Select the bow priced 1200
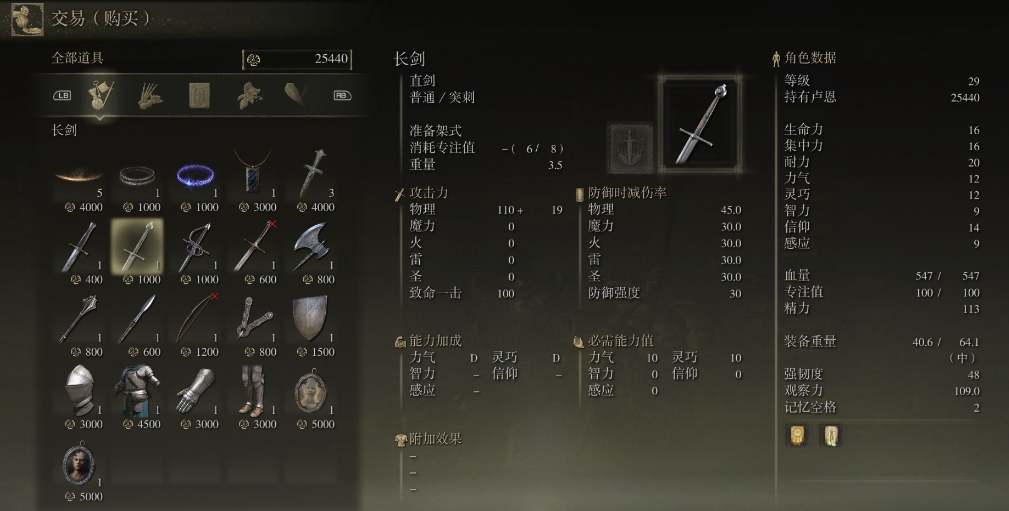 point(196,319)
